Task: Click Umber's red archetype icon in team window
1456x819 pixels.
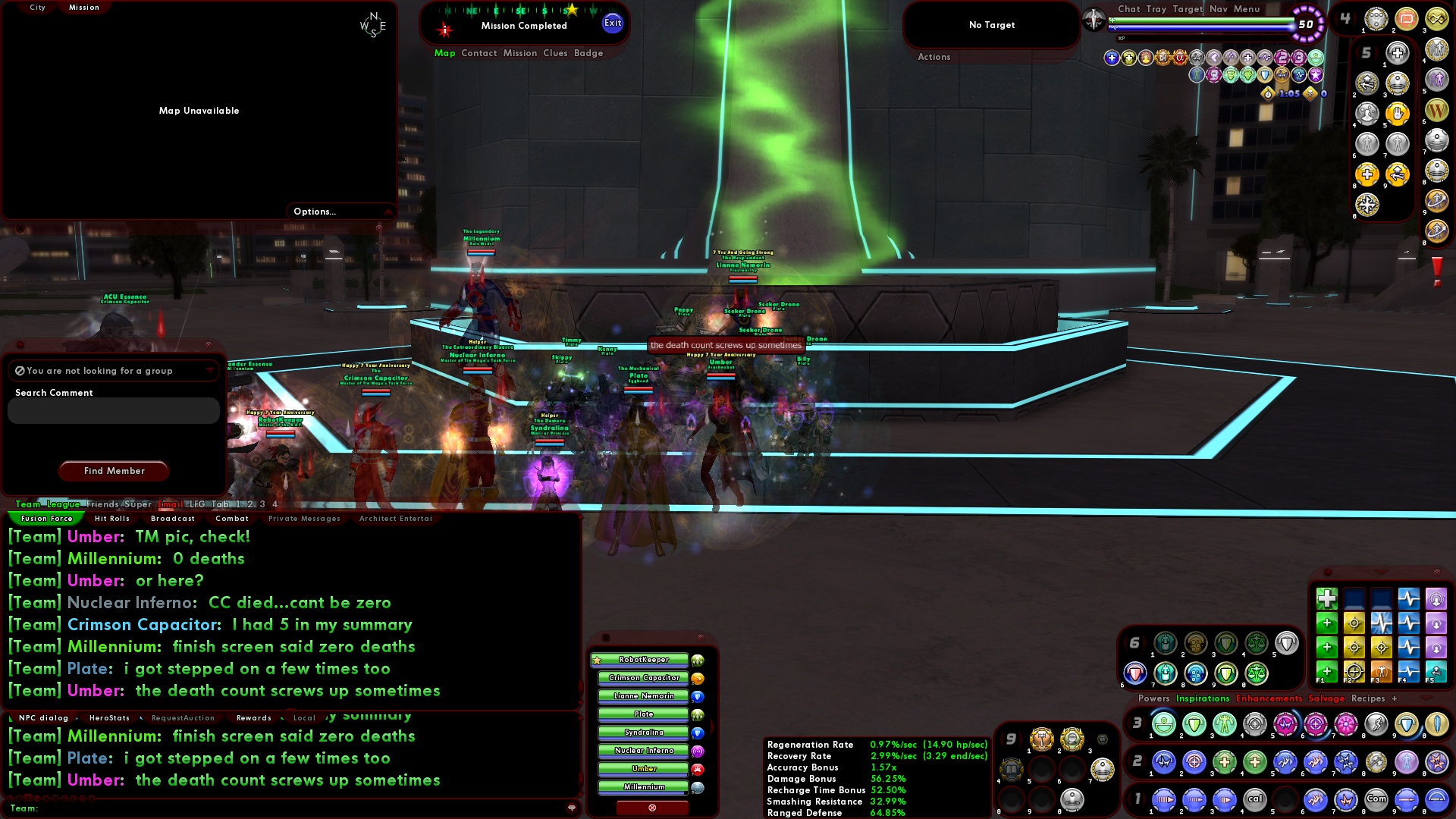Action: click(x=696, y=769)
